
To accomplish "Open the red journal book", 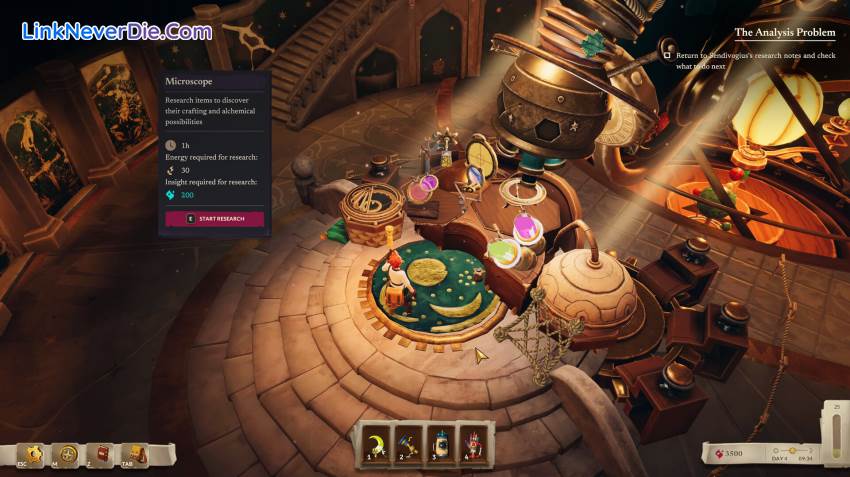I will [x=101, y=455].
